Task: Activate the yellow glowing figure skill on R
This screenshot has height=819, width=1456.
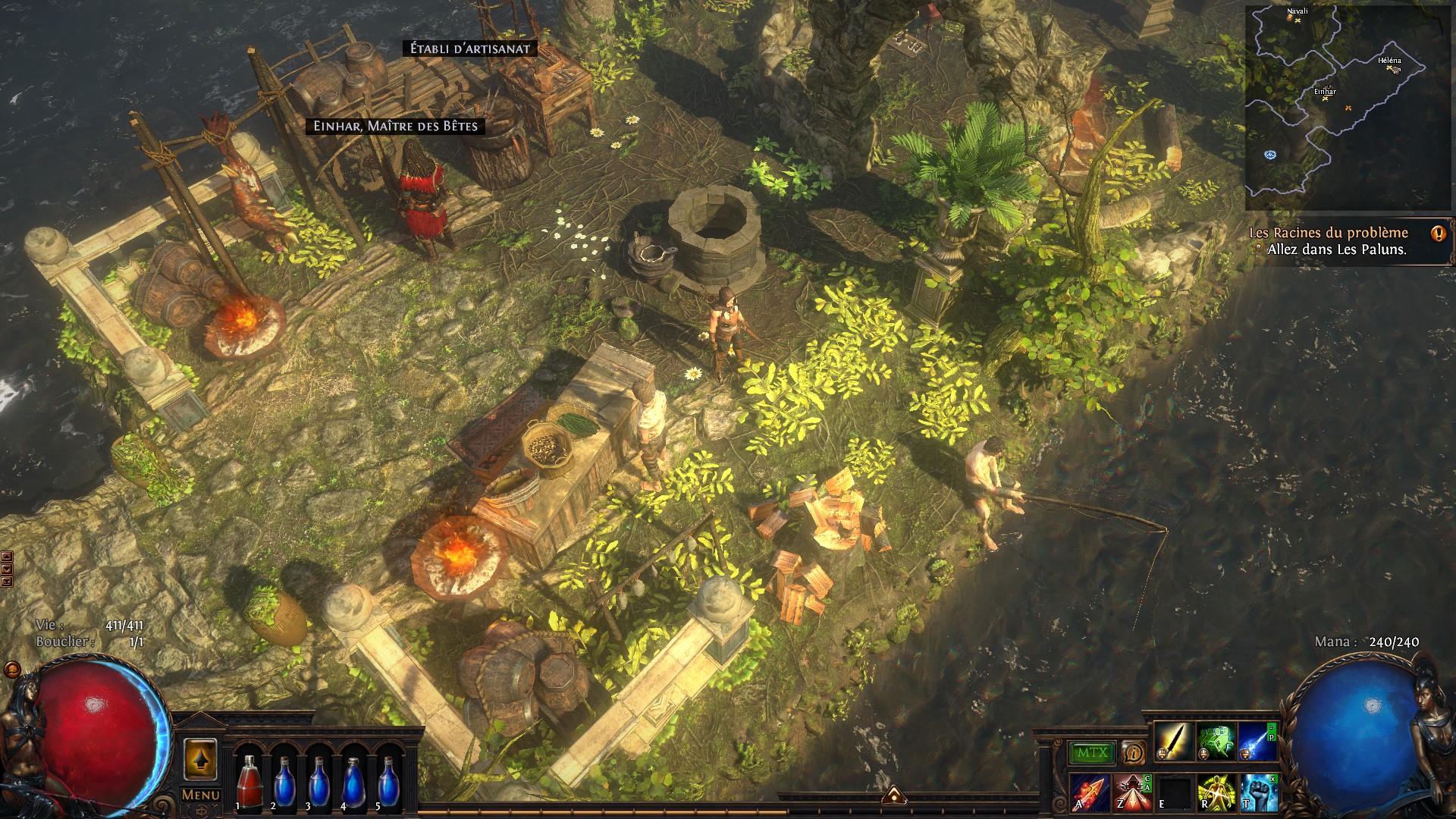Action: [x=1216, y=792]
